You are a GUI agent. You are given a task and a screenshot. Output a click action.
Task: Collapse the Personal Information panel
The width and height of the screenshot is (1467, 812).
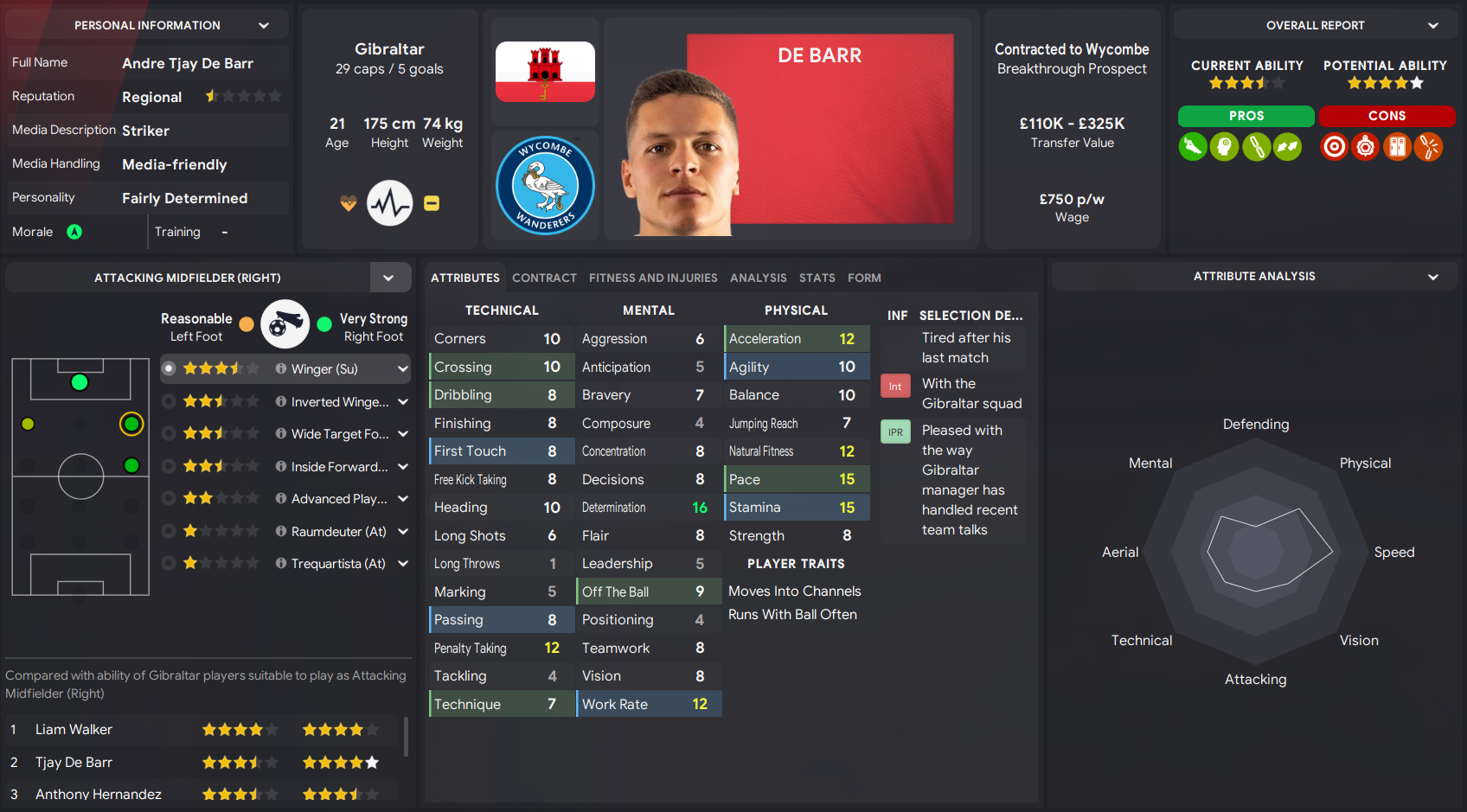(264, 24)
